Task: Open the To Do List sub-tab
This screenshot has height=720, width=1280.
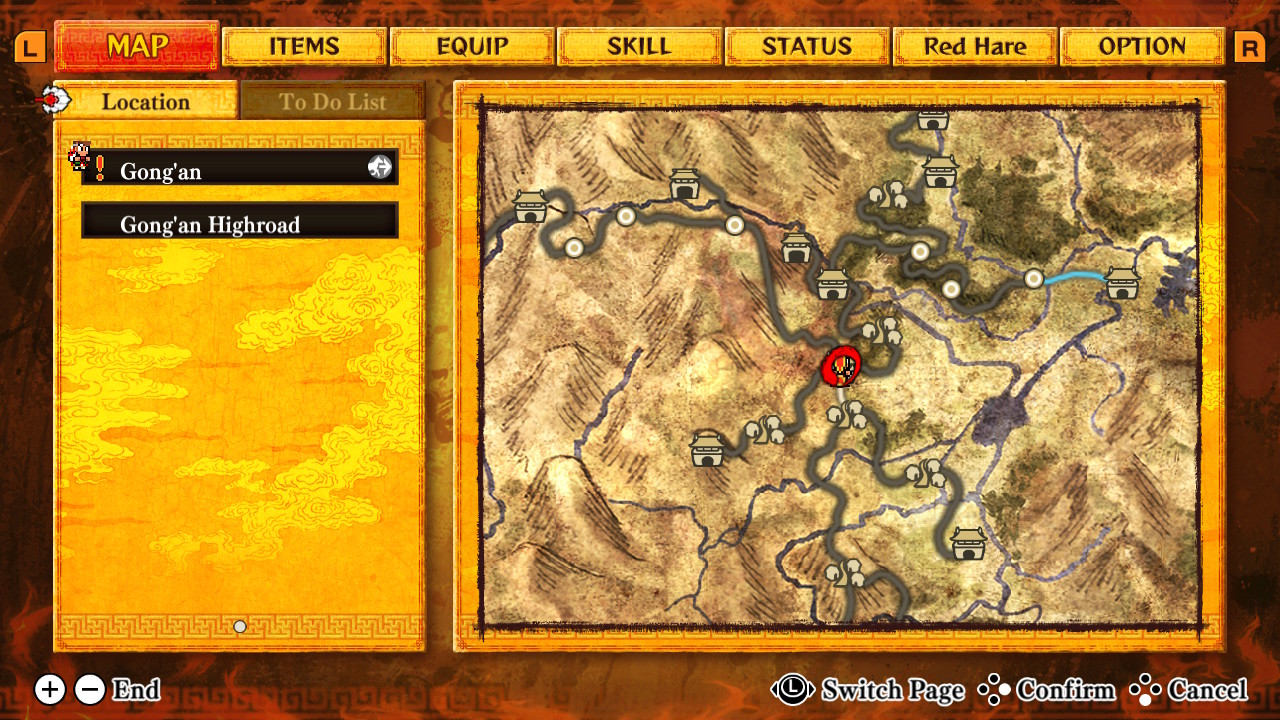Action: click(x=332, y=102)
